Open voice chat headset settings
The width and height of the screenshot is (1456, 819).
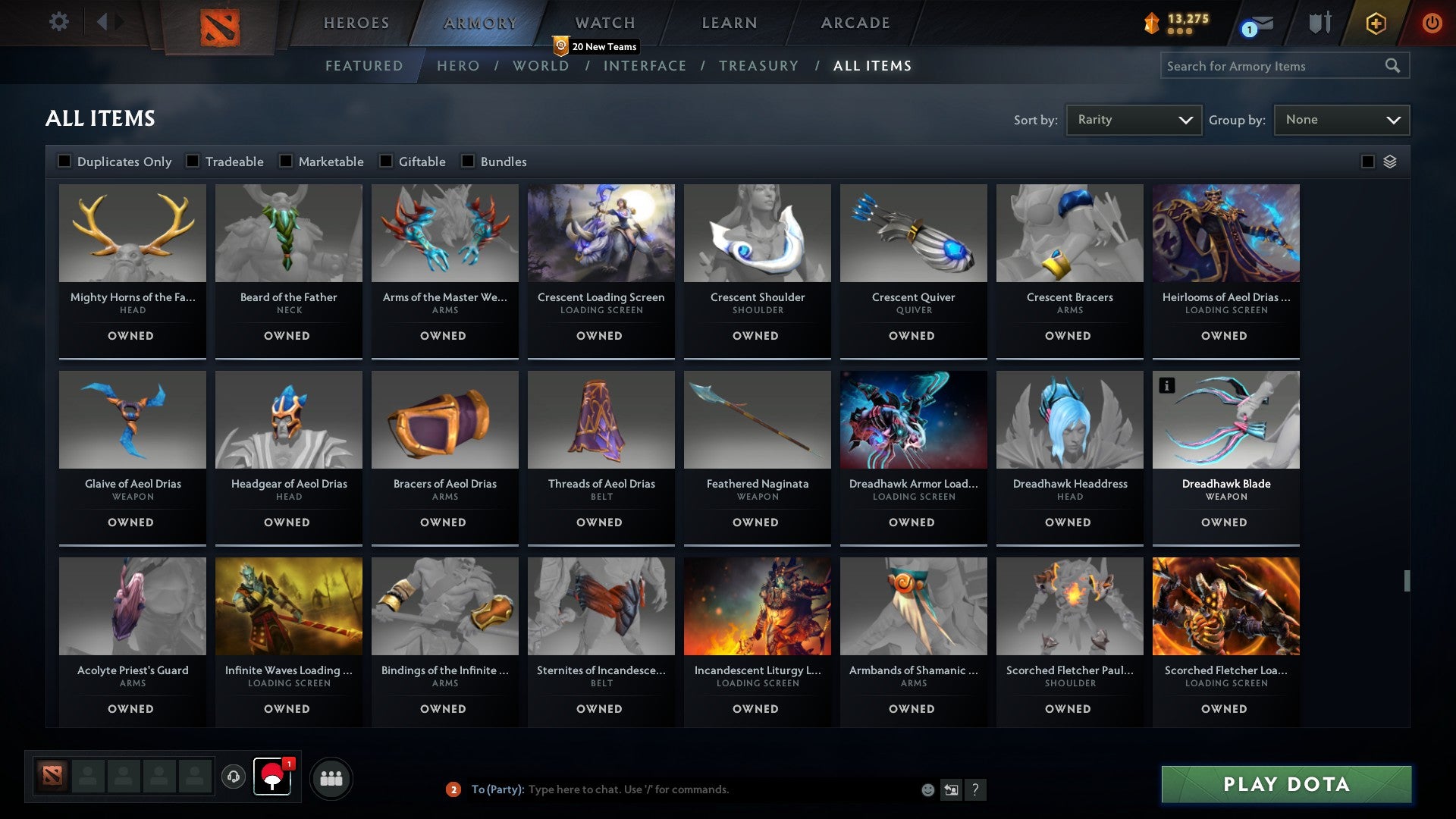(x=234, y=777)
